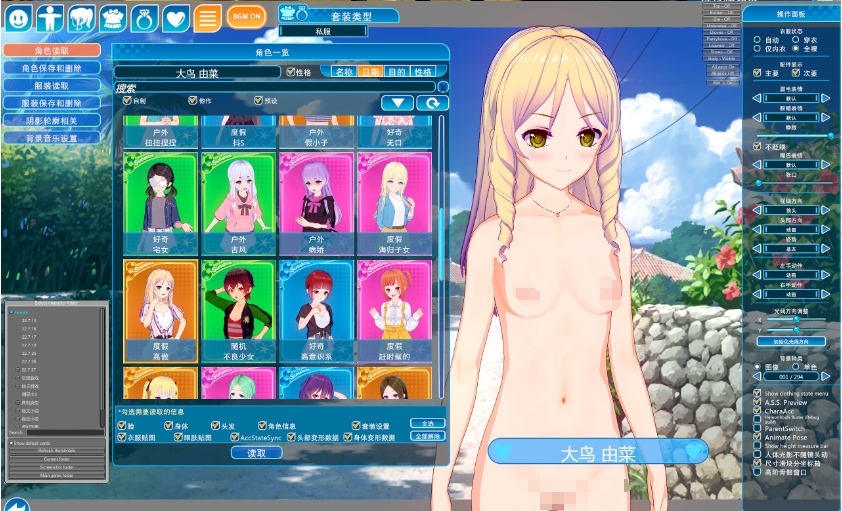Screen dimensions: 842x511
Task: Open 背景音乐设置 menu entry
Action: (x=52, y=138)
